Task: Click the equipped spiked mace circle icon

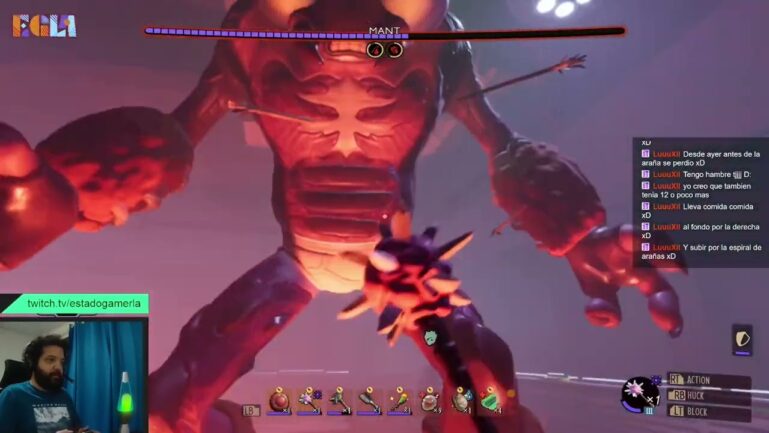Action: (x=636, y=393)
